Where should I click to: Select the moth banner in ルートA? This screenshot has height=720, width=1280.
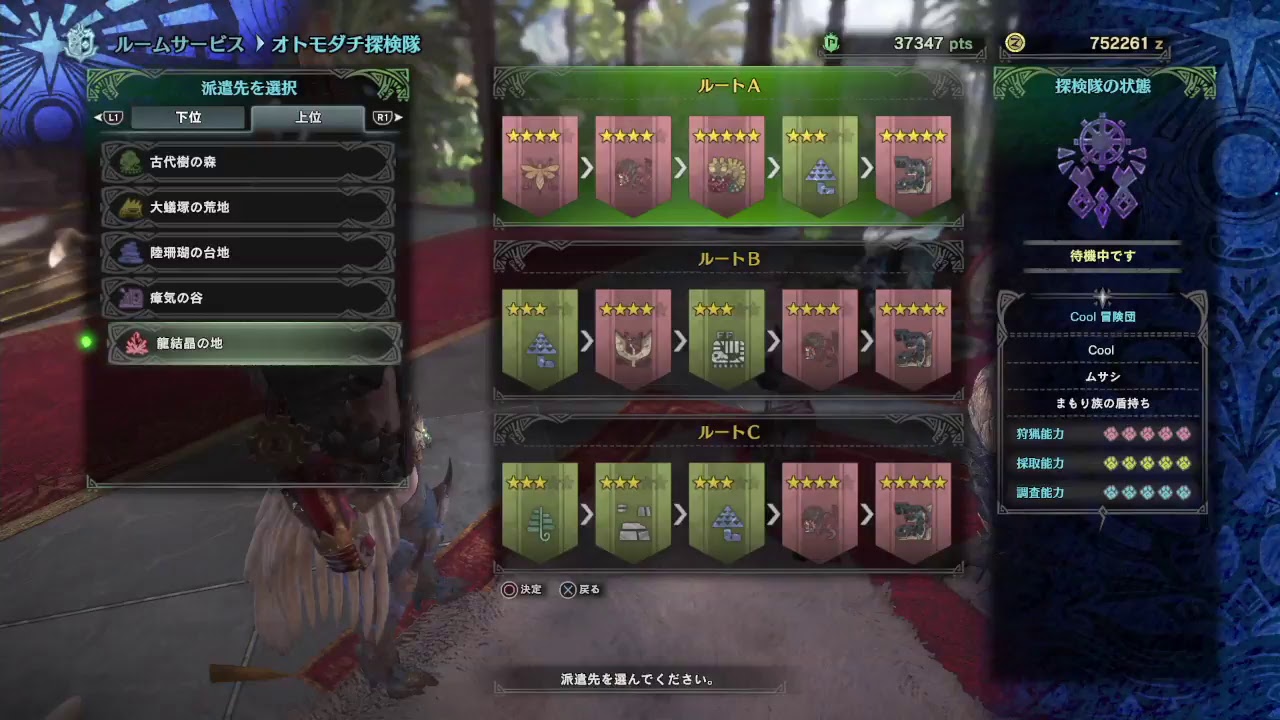(539, 165)
